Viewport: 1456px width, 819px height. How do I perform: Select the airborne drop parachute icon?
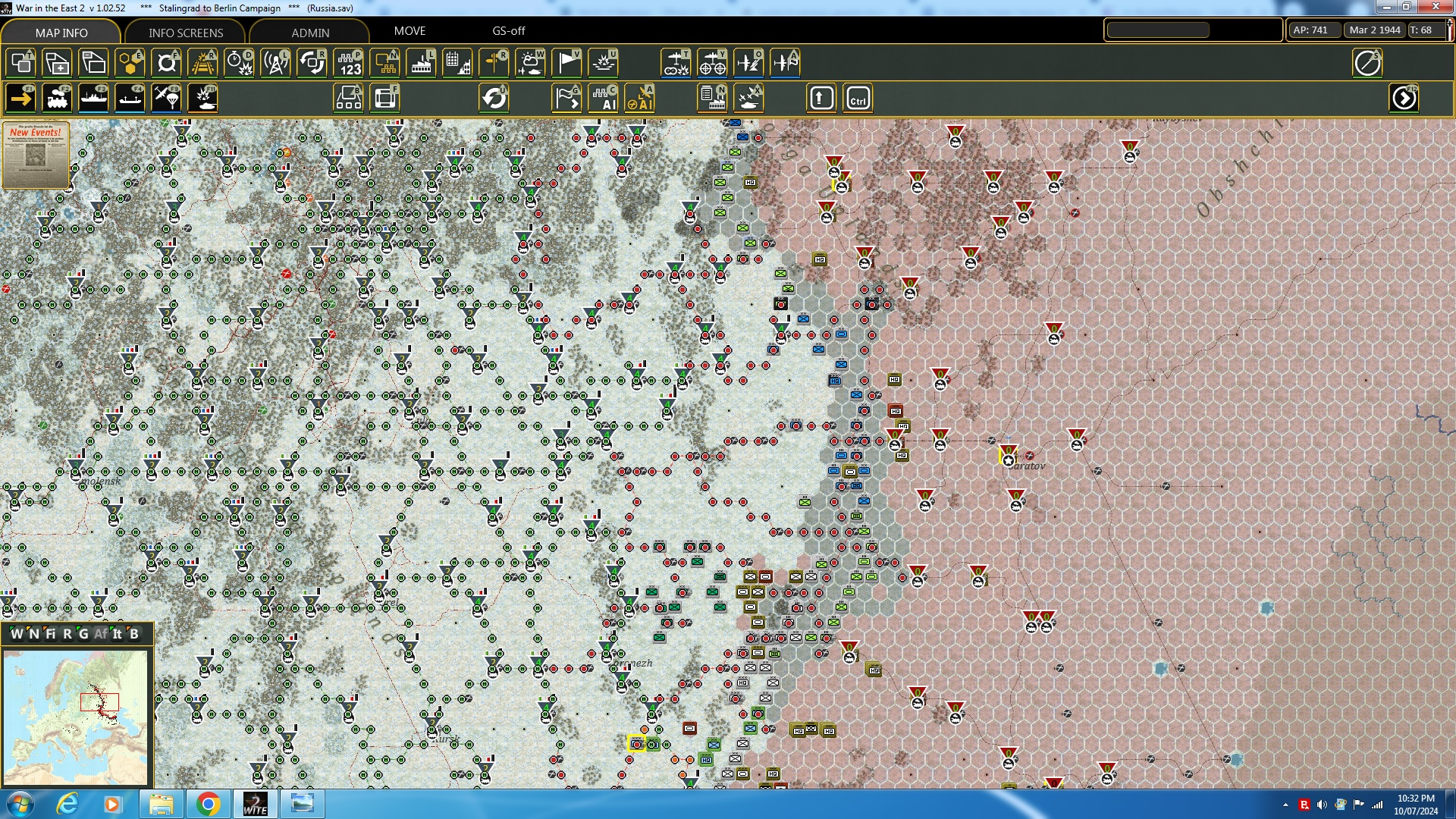[x=166, y=98]
